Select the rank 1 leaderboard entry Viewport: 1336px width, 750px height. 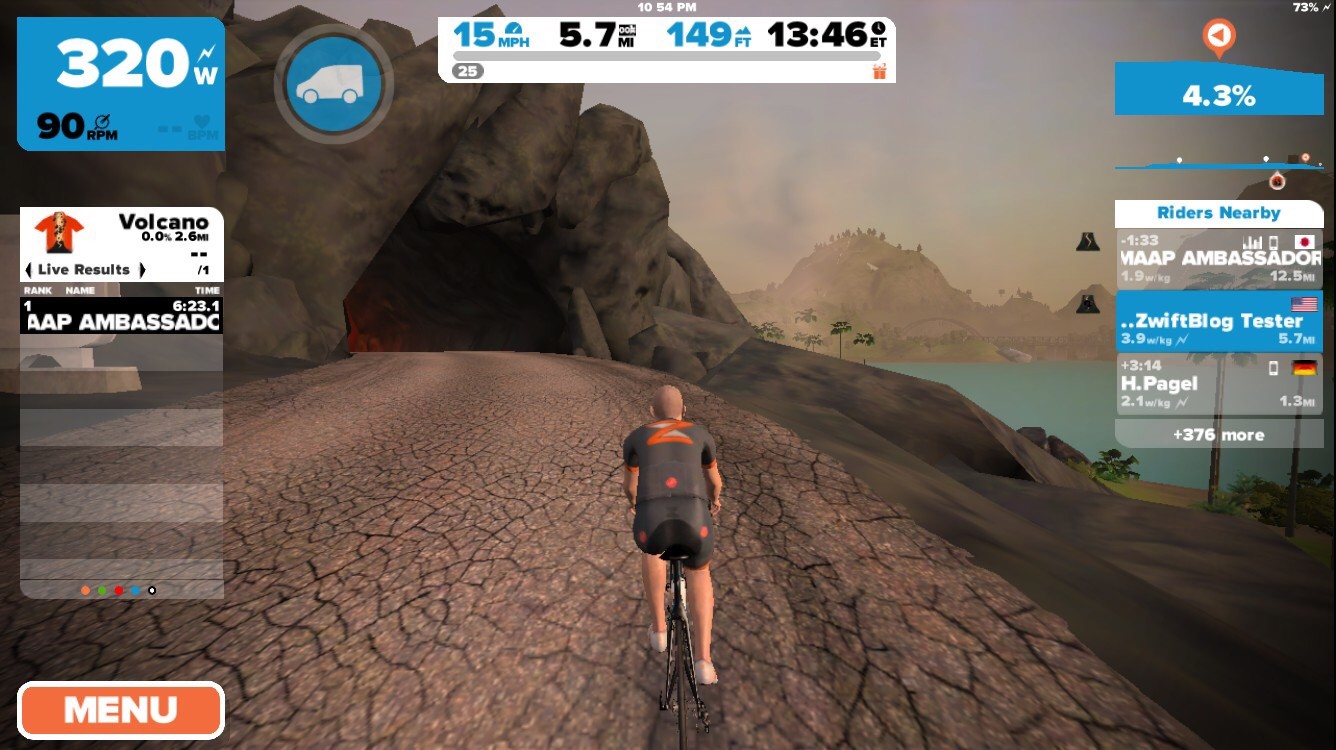click(x=120, y=315)
